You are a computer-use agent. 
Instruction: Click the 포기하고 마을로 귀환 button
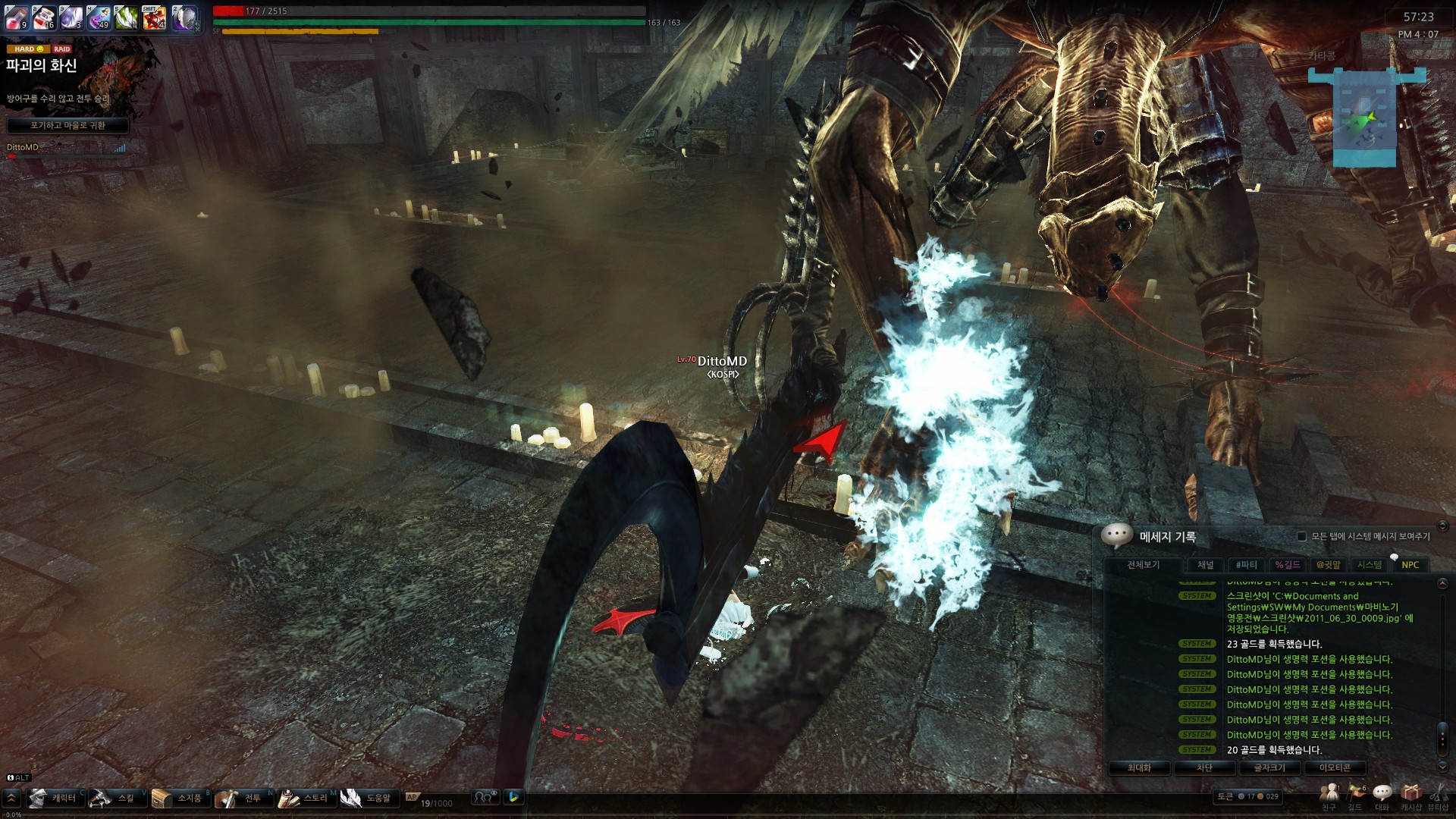point(67,125)
